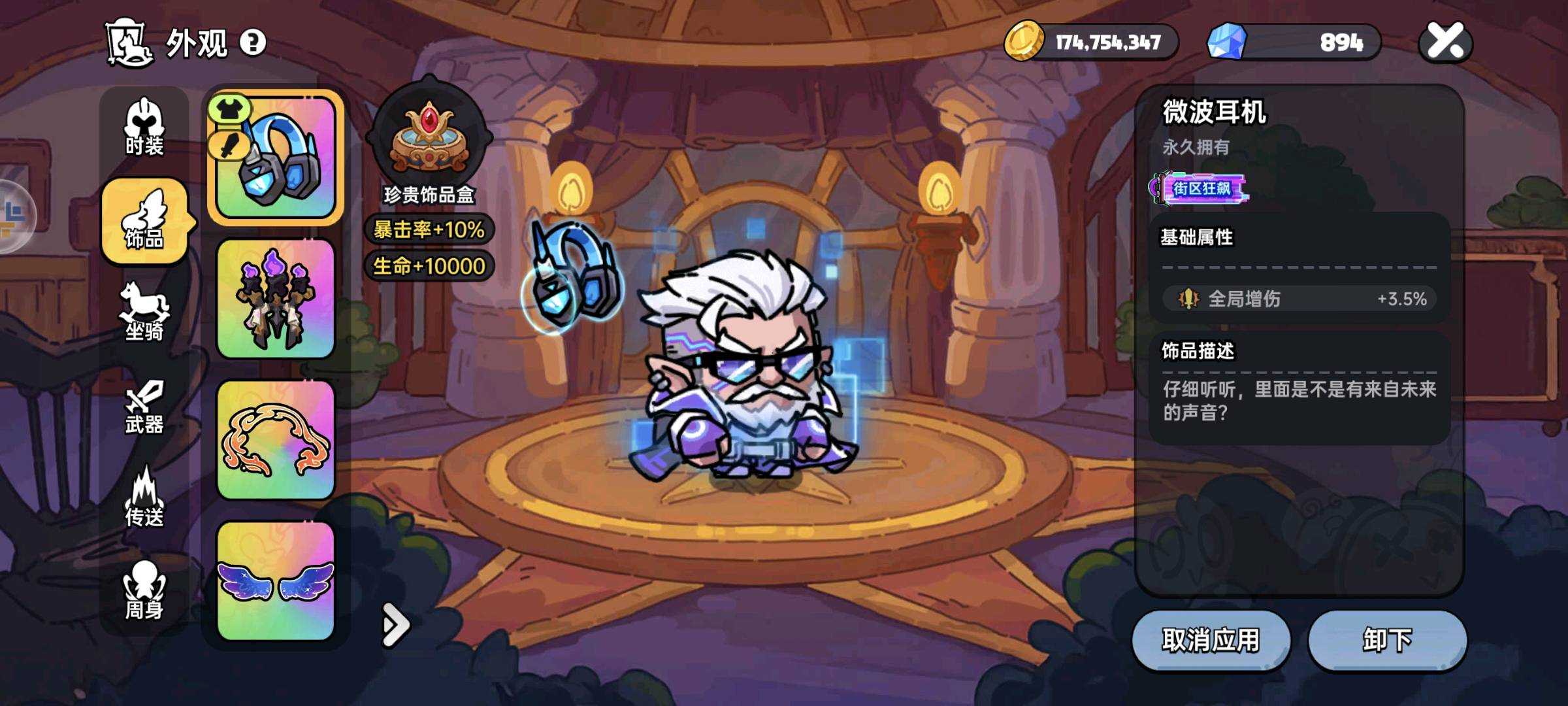
Task: Open the 坐骑 mount tab
Action: [x=144, y=312]
